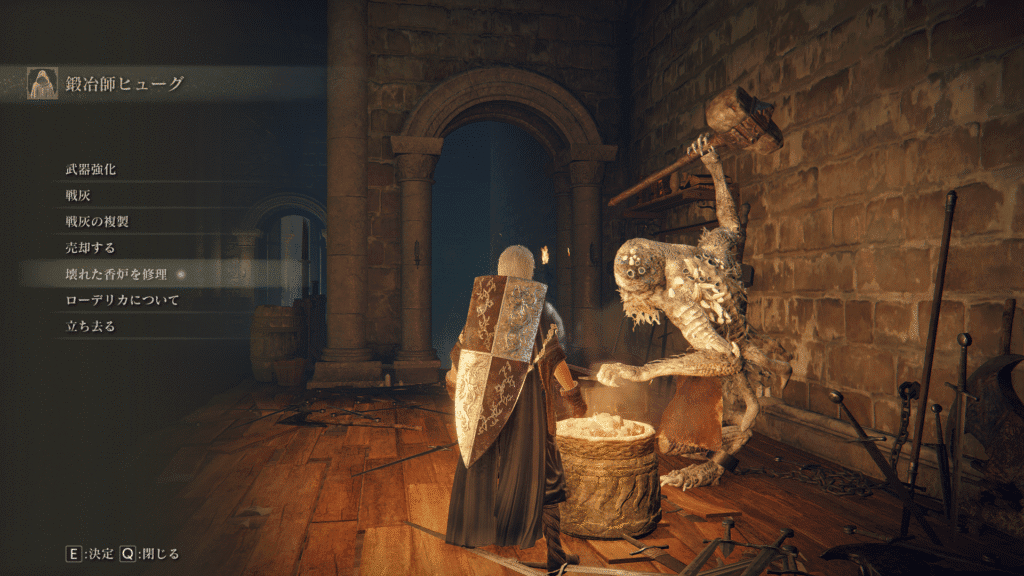Click 売却する to sell items
Screen dimensions: 1024x576
click(91, 248)
